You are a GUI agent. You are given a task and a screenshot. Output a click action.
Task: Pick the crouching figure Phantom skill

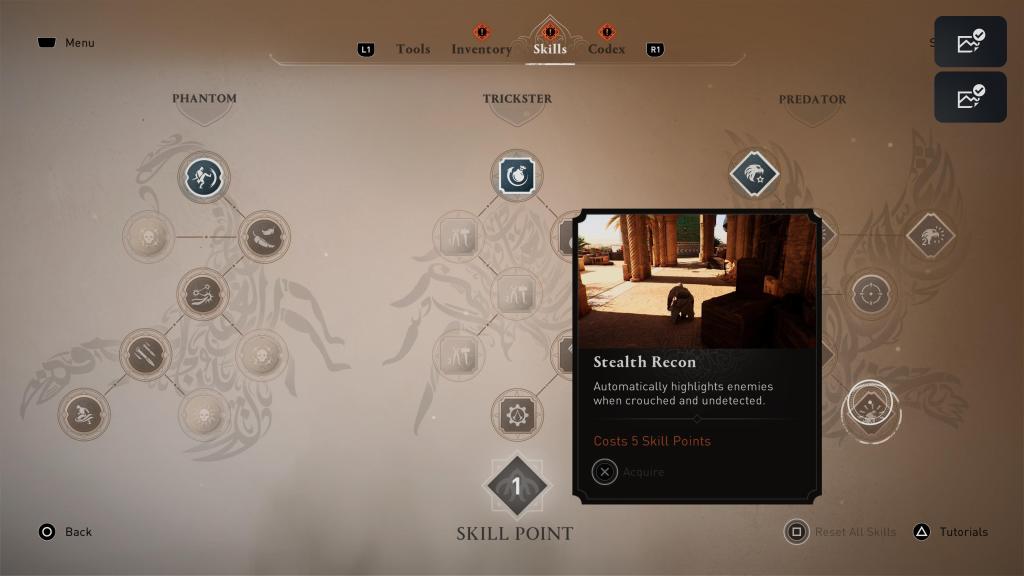pos(83,414)
